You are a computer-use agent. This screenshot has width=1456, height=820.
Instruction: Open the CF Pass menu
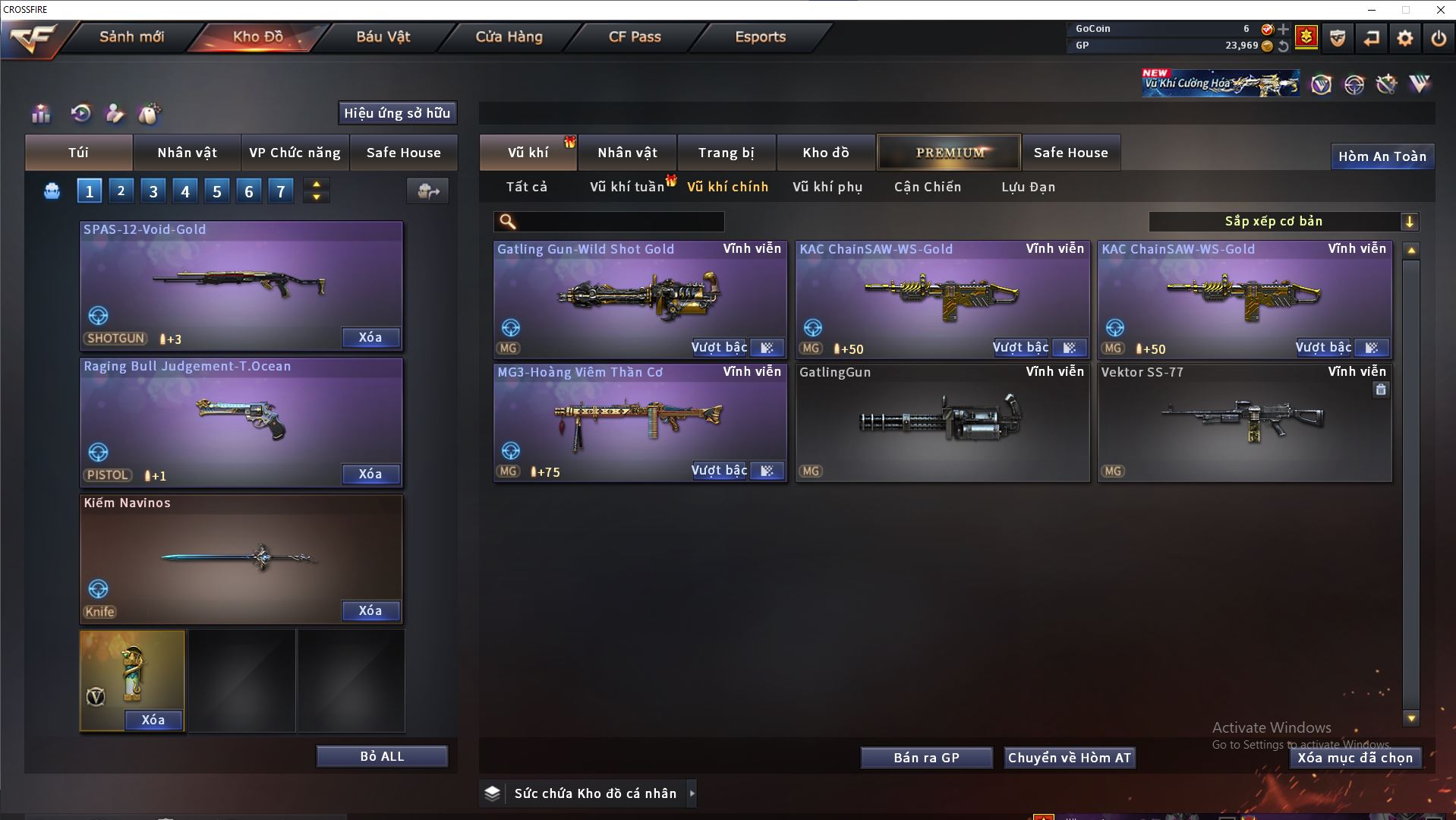click(x=635, y=36)
